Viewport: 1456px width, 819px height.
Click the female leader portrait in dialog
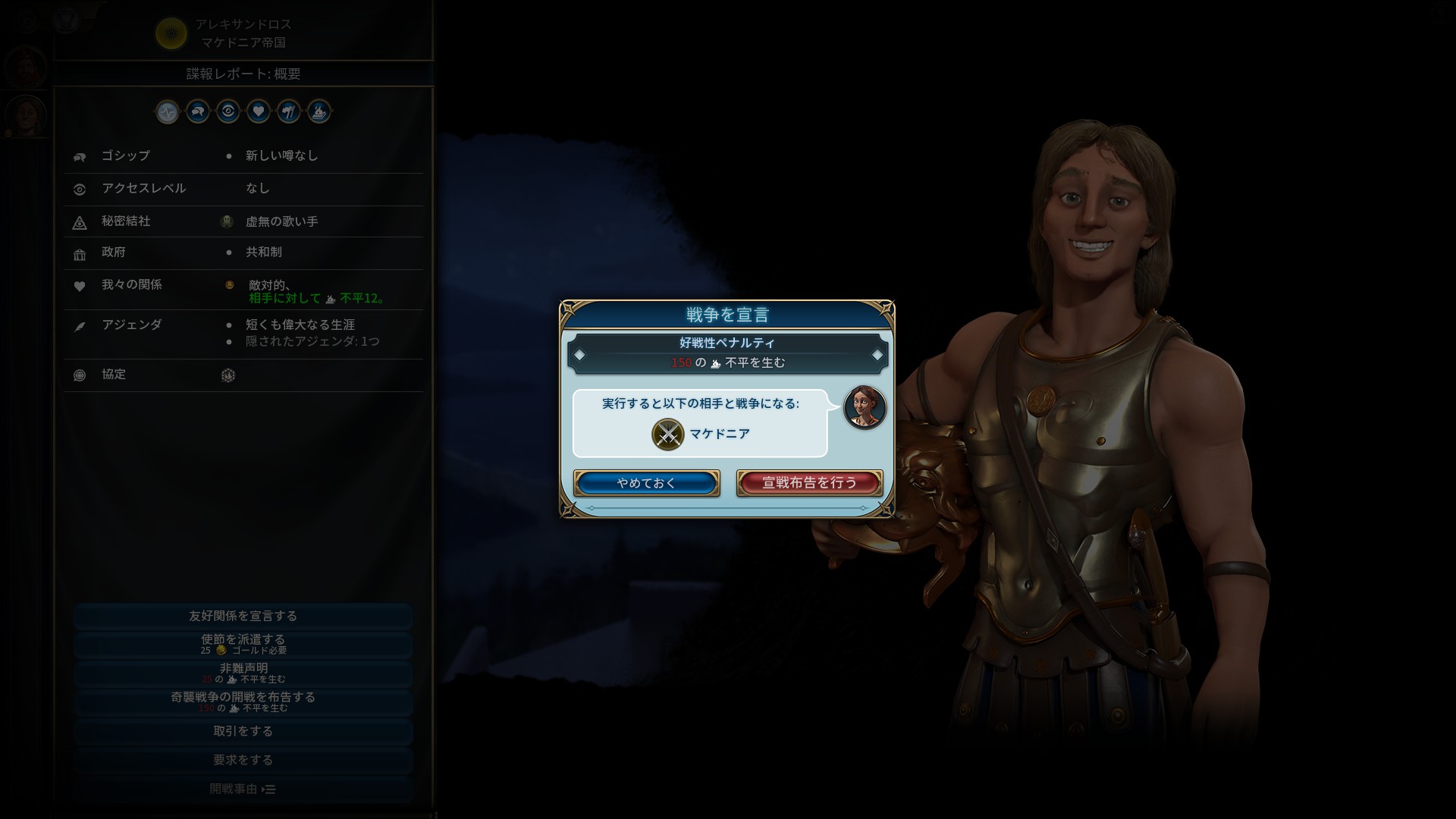pyautogui.click(x=864, y=407)
